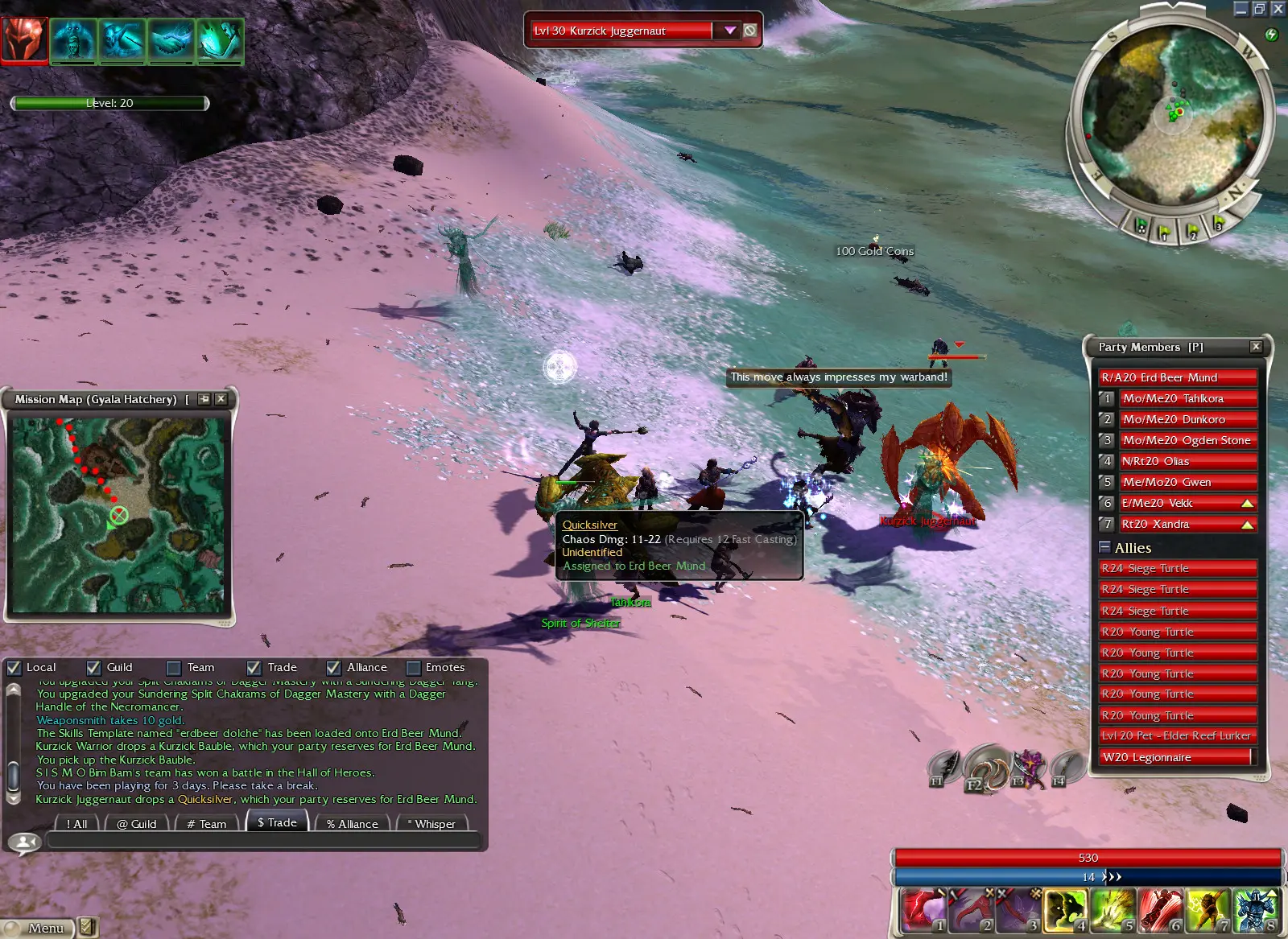Viewport: 1288px width, 939px height.
Task: Select the W20 Legionnaire ally
Action: click(x=1177, y=757)
